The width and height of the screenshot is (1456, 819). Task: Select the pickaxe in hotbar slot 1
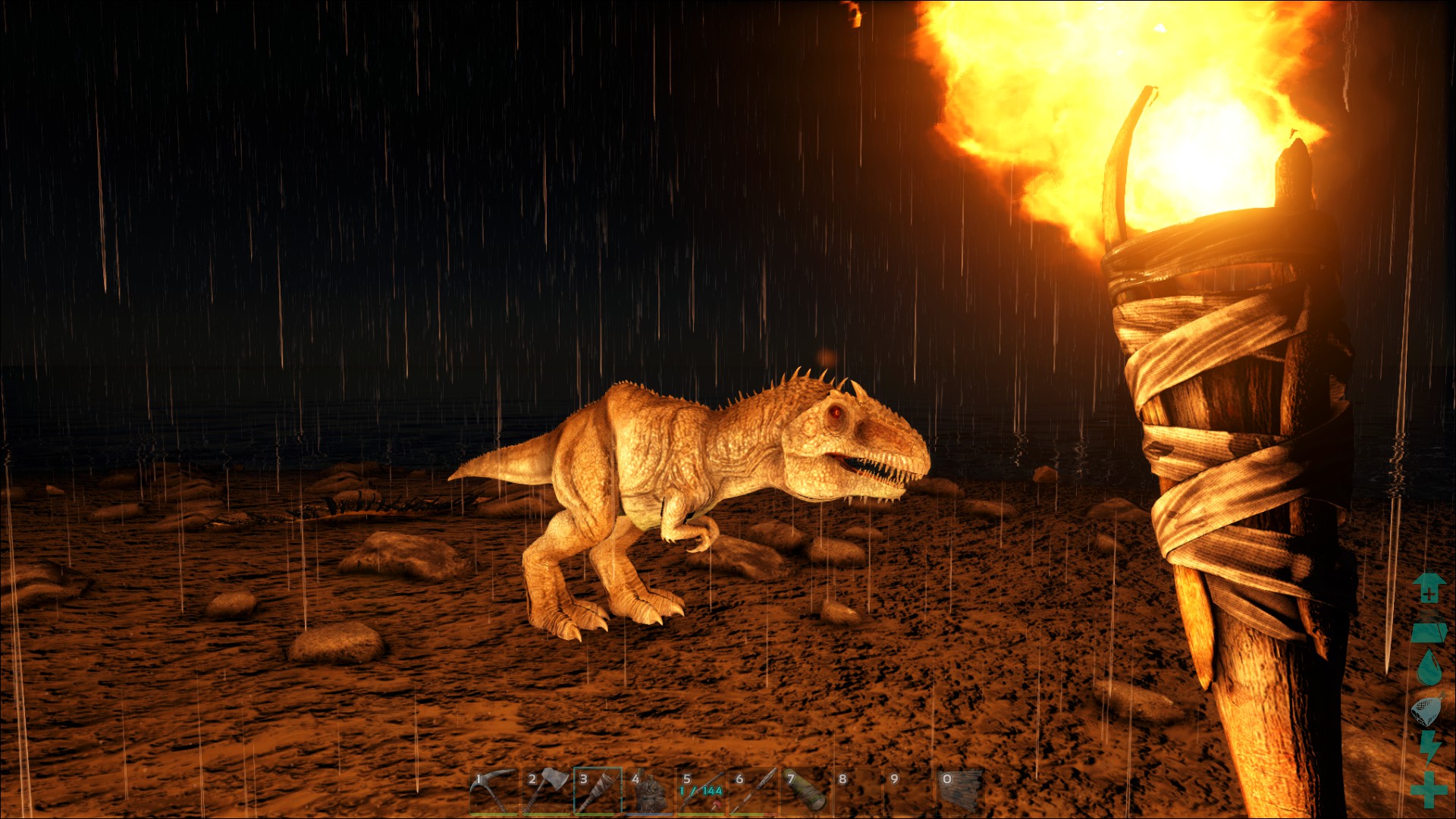click(x=493, y=791)
